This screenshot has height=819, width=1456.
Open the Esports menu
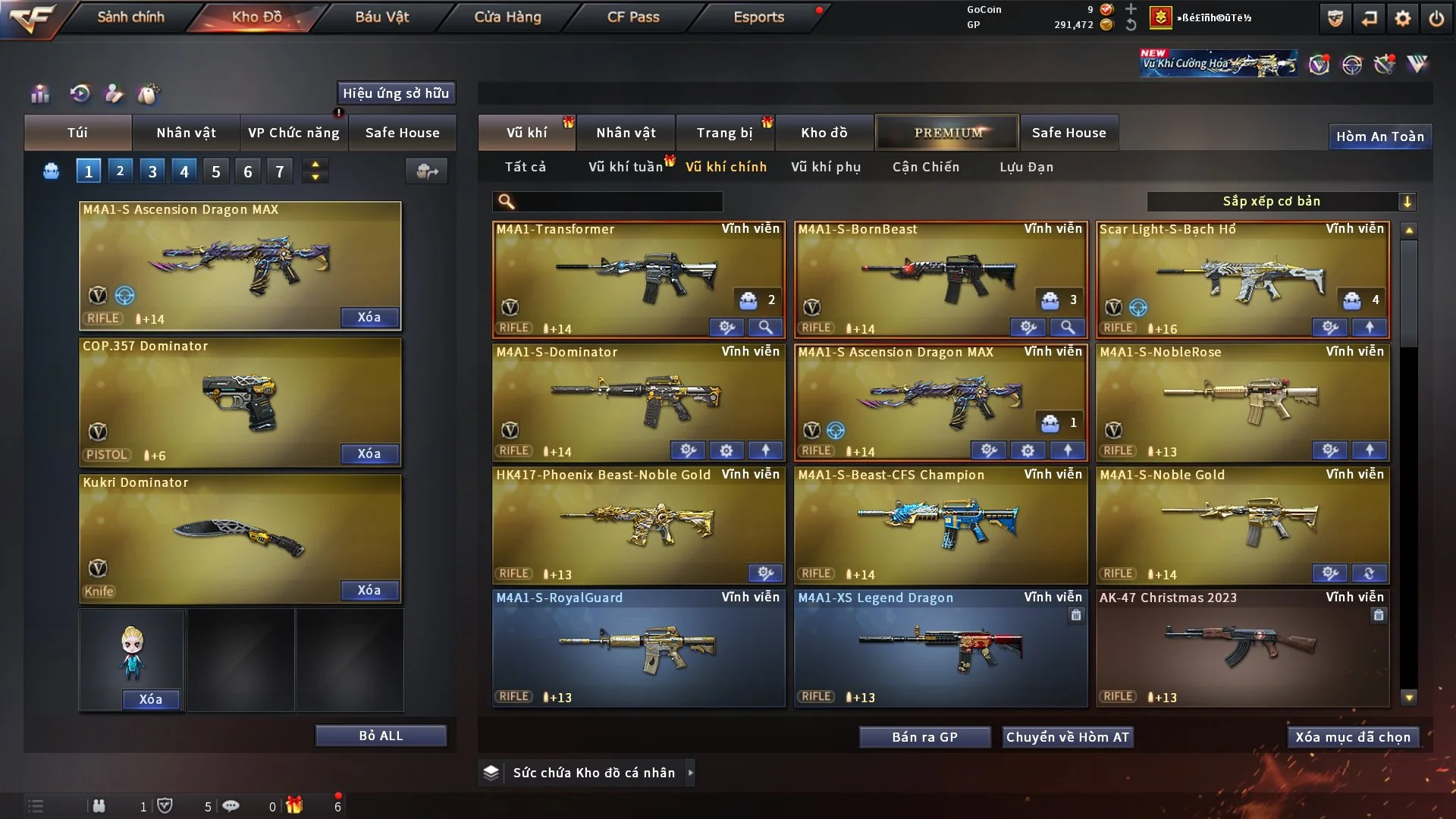click(x=758, y=17)
